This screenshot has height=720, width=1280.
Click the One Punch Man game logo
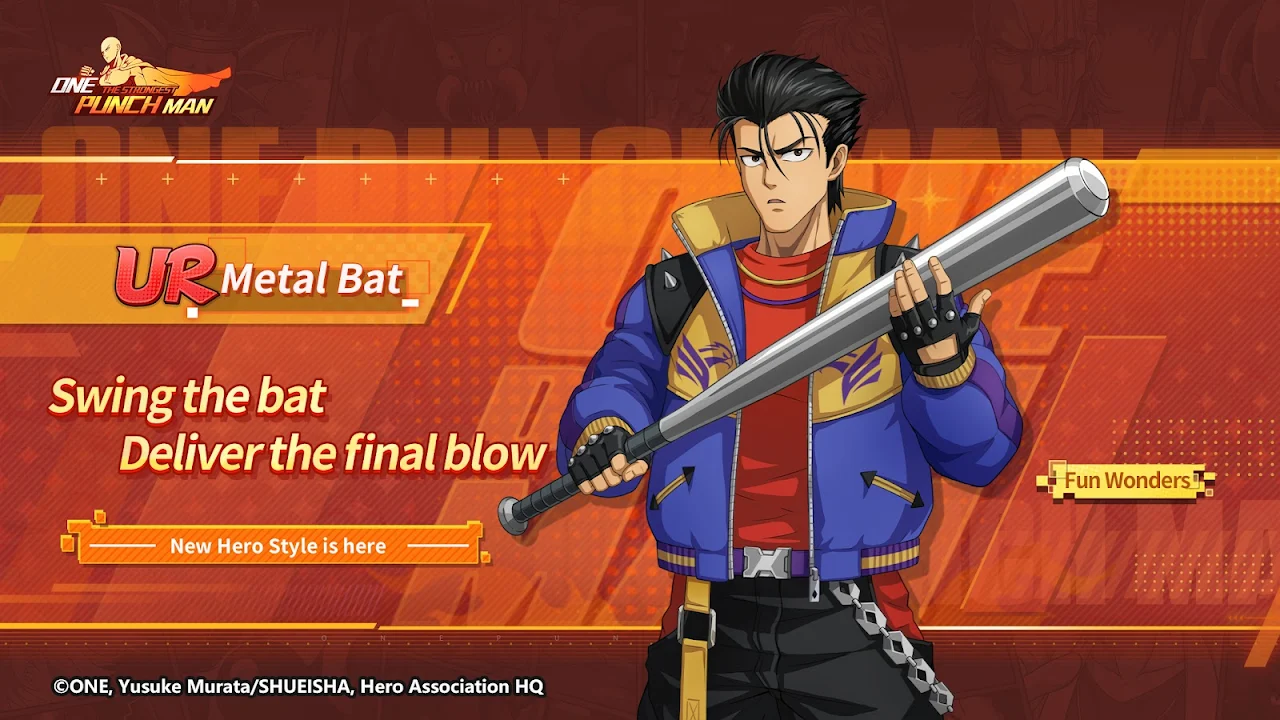point(135,80)
